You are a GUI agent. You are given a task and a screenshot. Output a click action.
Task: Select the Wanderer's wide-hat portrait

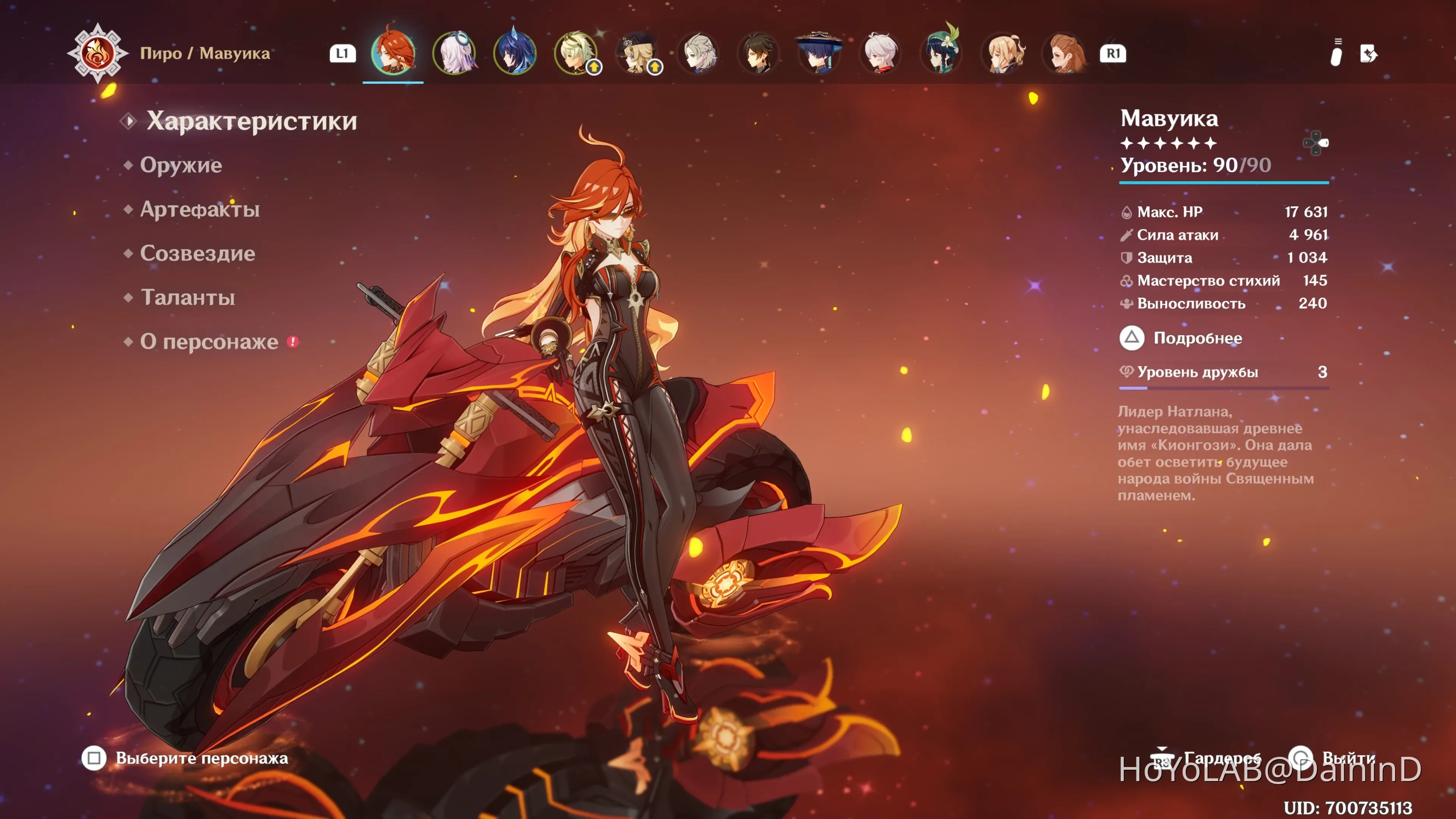[819, 53]
